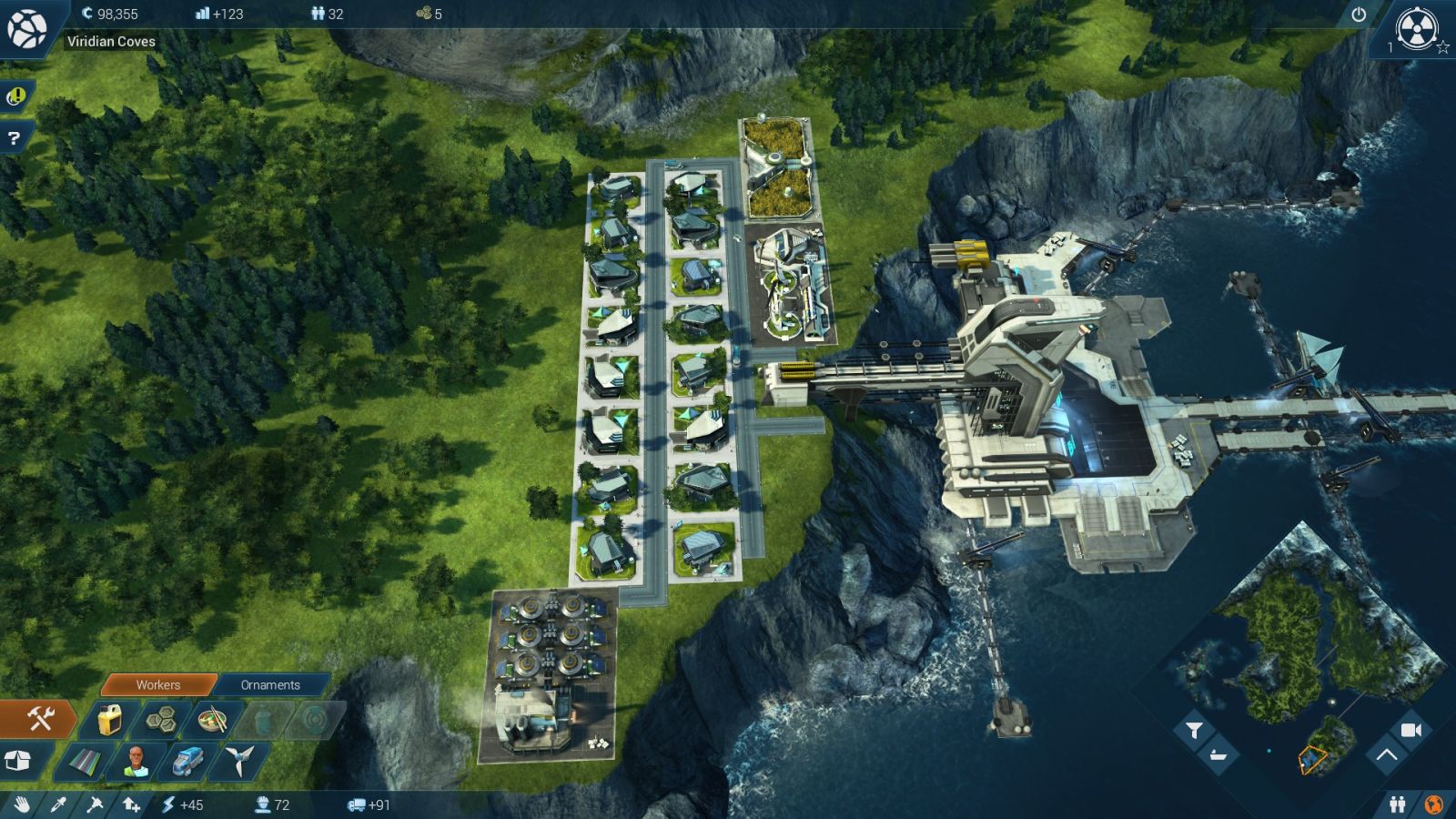Image resolution: width=1456 pixels, height=819 pixels.
Task: Select the hexagonal tiles building icon
Action: tap(161, 721)
